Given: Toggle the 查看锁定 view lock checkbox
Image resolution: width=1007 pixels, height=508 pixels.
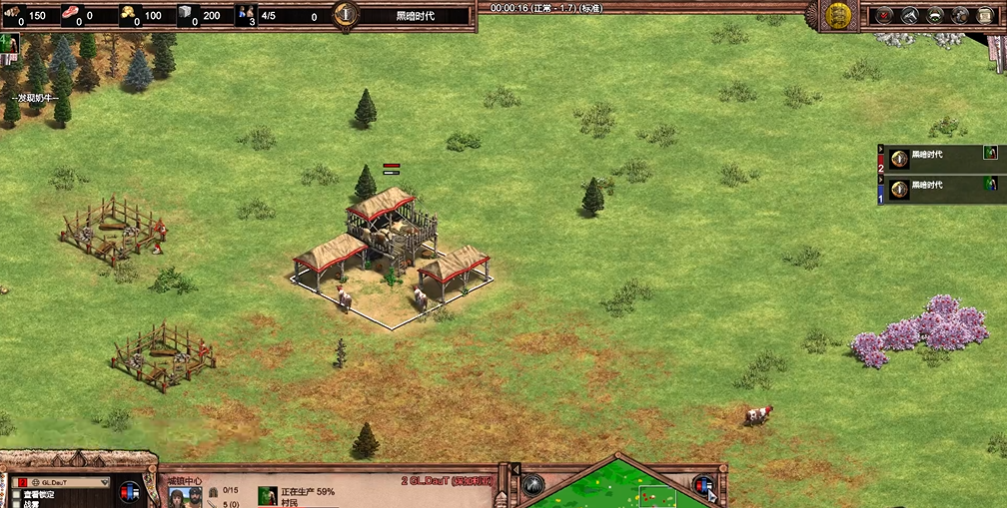Looking at the screenshot, I should pos(17,494).
